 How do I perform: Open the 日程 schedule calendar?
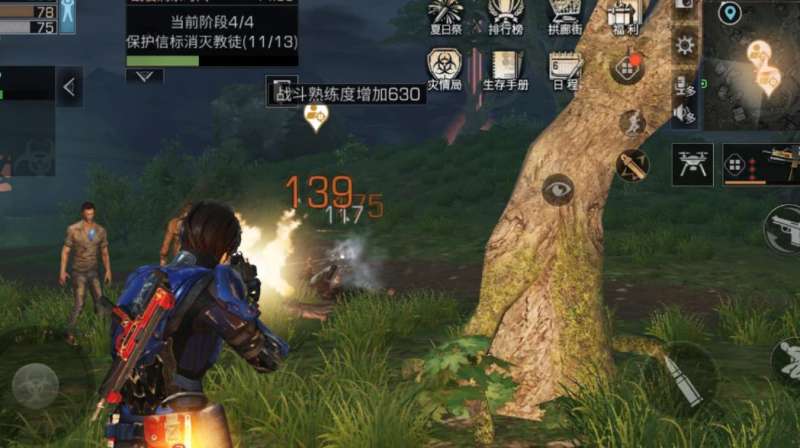coord(566,69)
